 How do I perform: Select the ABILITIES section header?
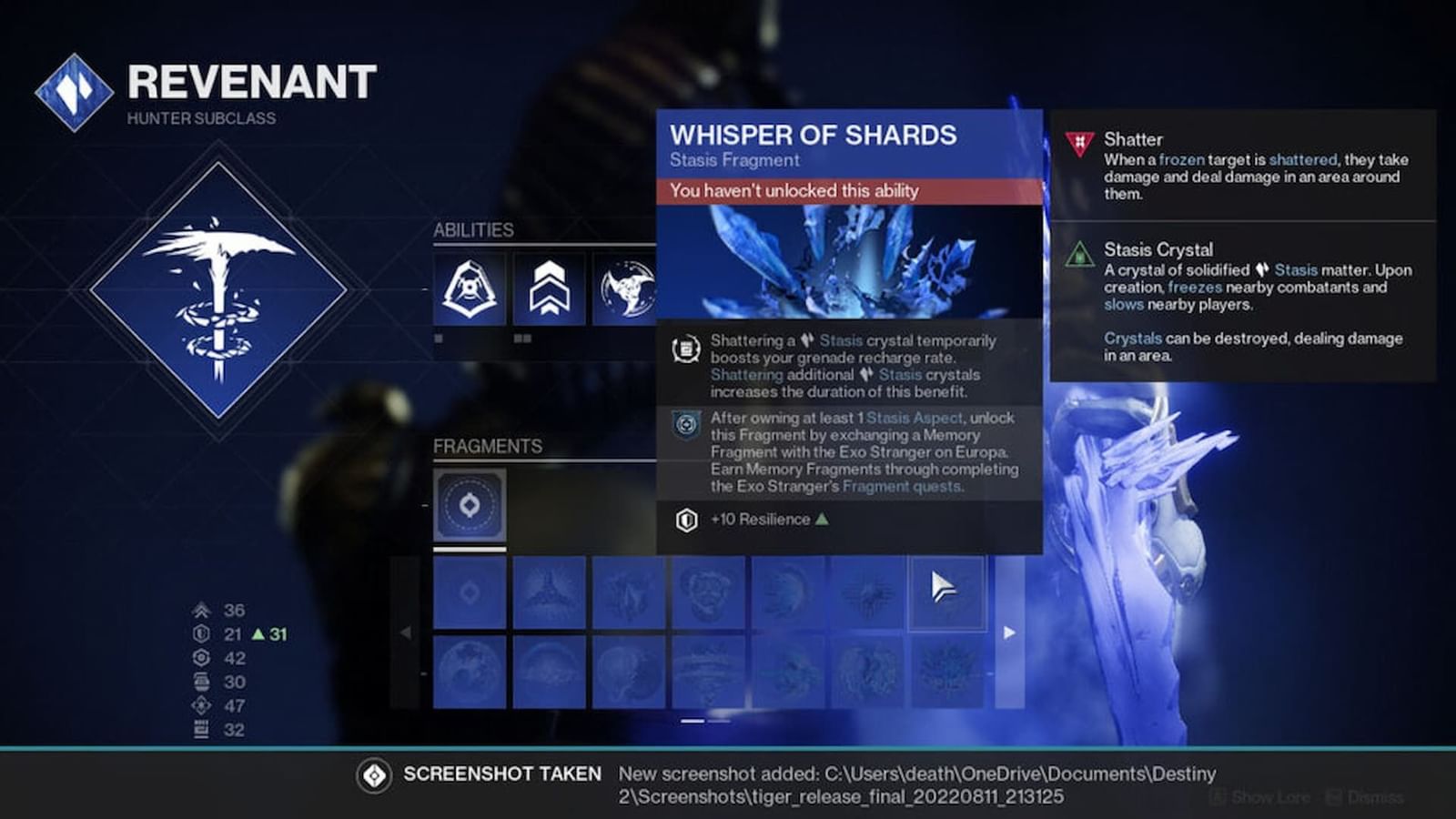click(x=473, y=229)
